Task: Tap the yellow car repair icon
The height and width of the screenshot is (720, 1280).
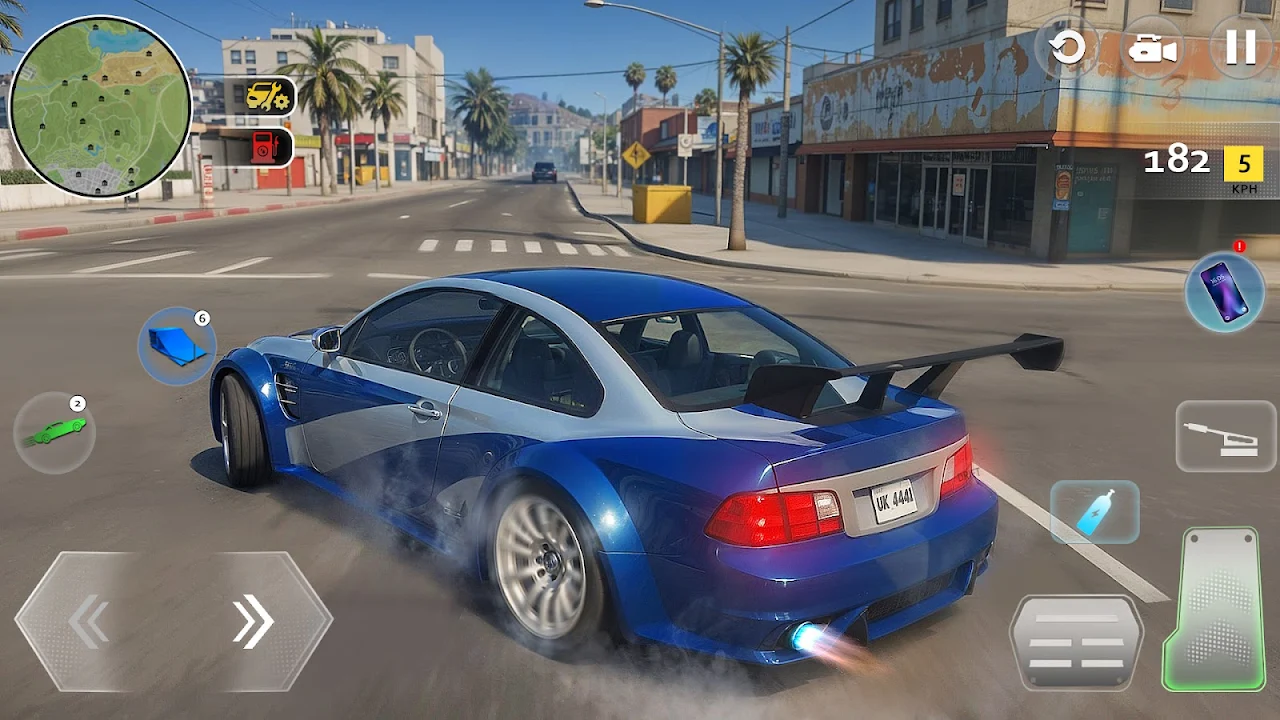Action: [x=268, y=96]
